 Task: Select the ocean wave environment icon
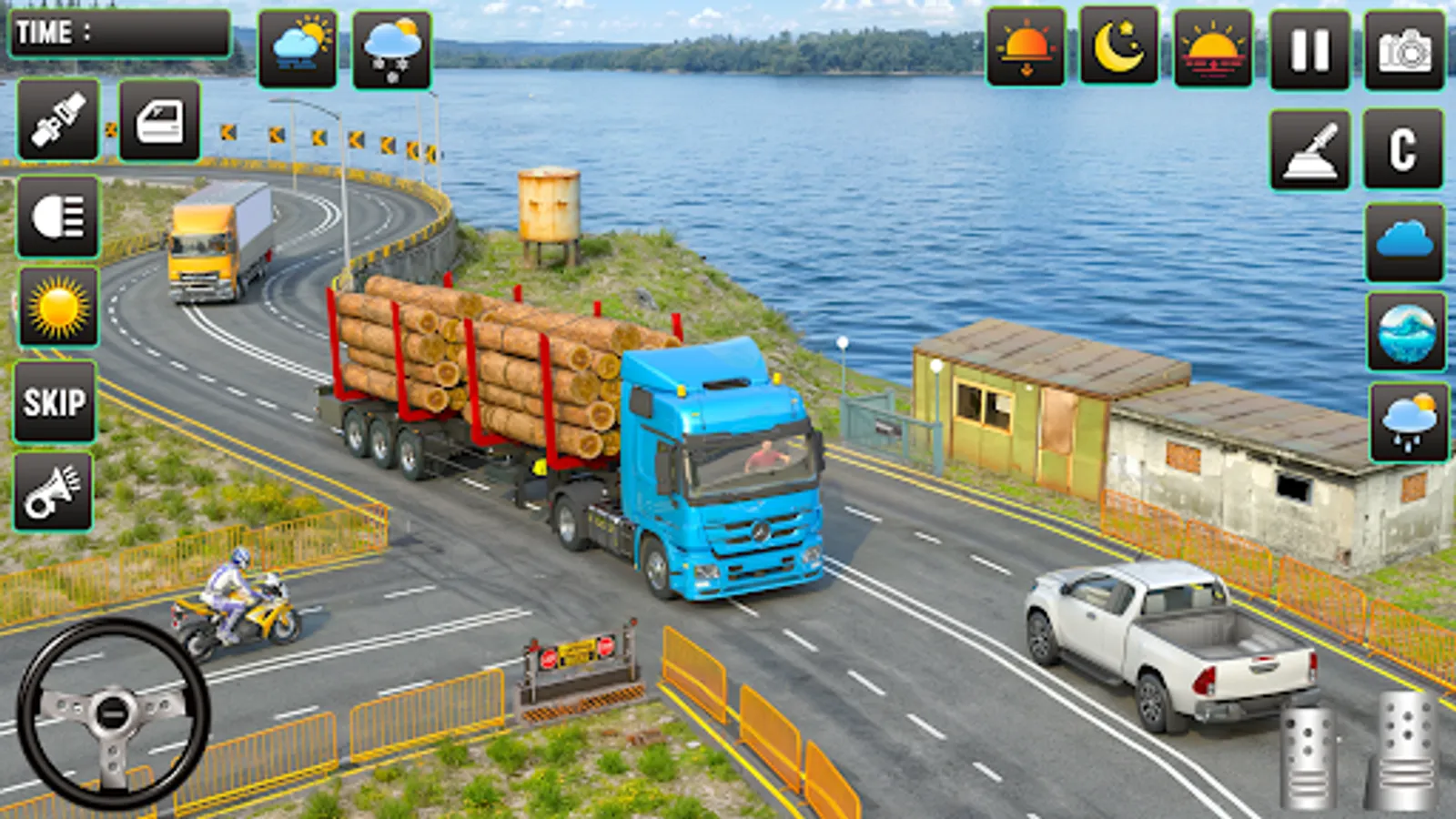(1402, 337)
